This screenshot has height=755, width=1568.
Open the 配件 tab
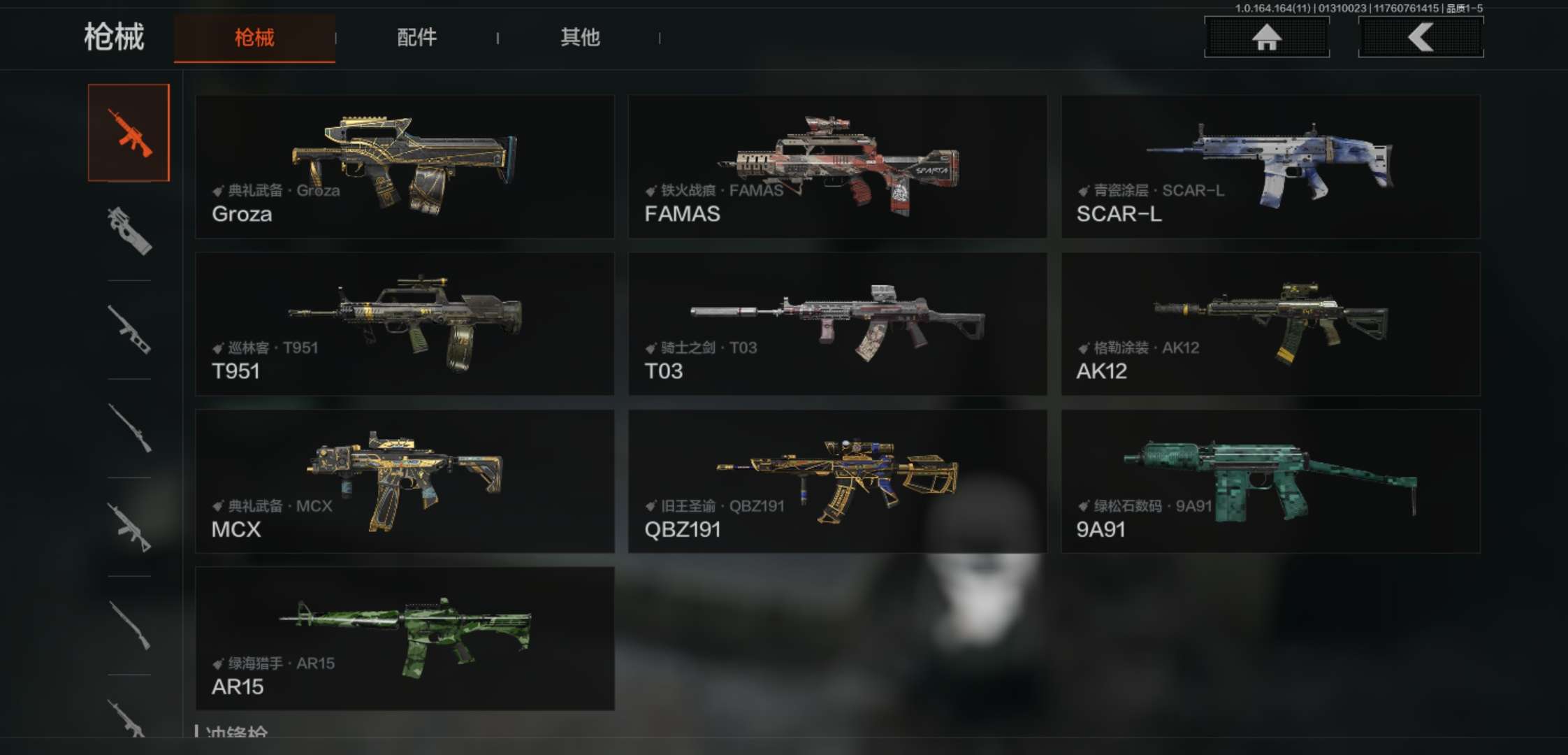(x=416, y=38)
